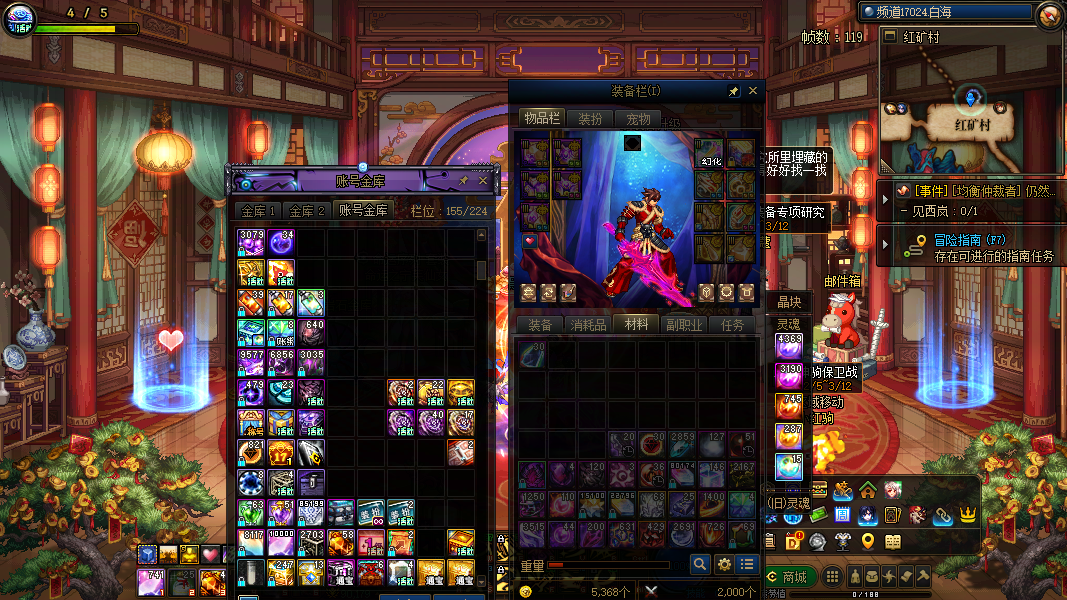
Task: Open the 任务 items tab
Action: 732,325
